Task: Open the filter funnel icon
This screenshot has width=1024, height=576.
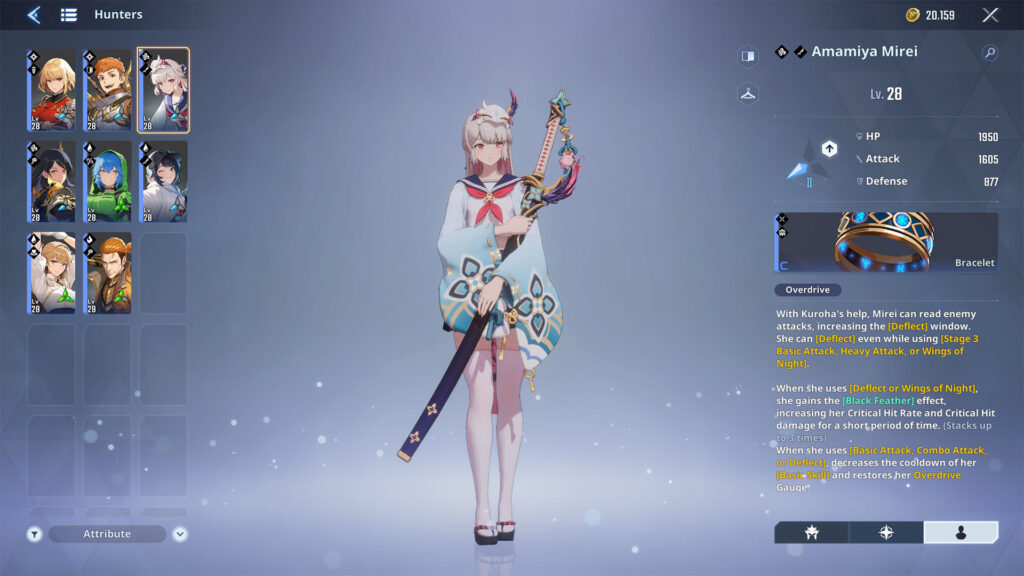Action: tap(35, 534)
